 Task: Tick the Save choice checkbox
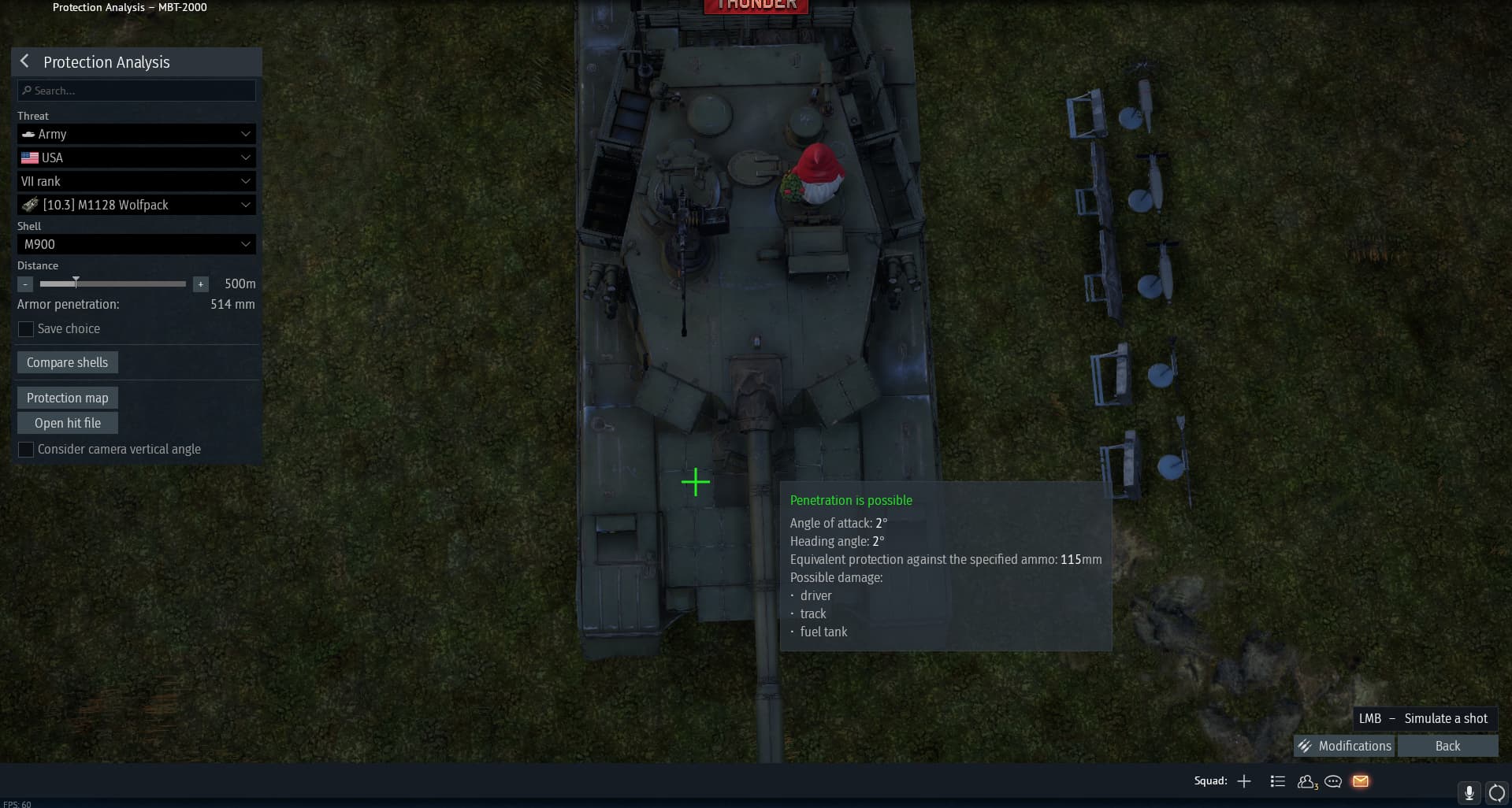point(26,329)
